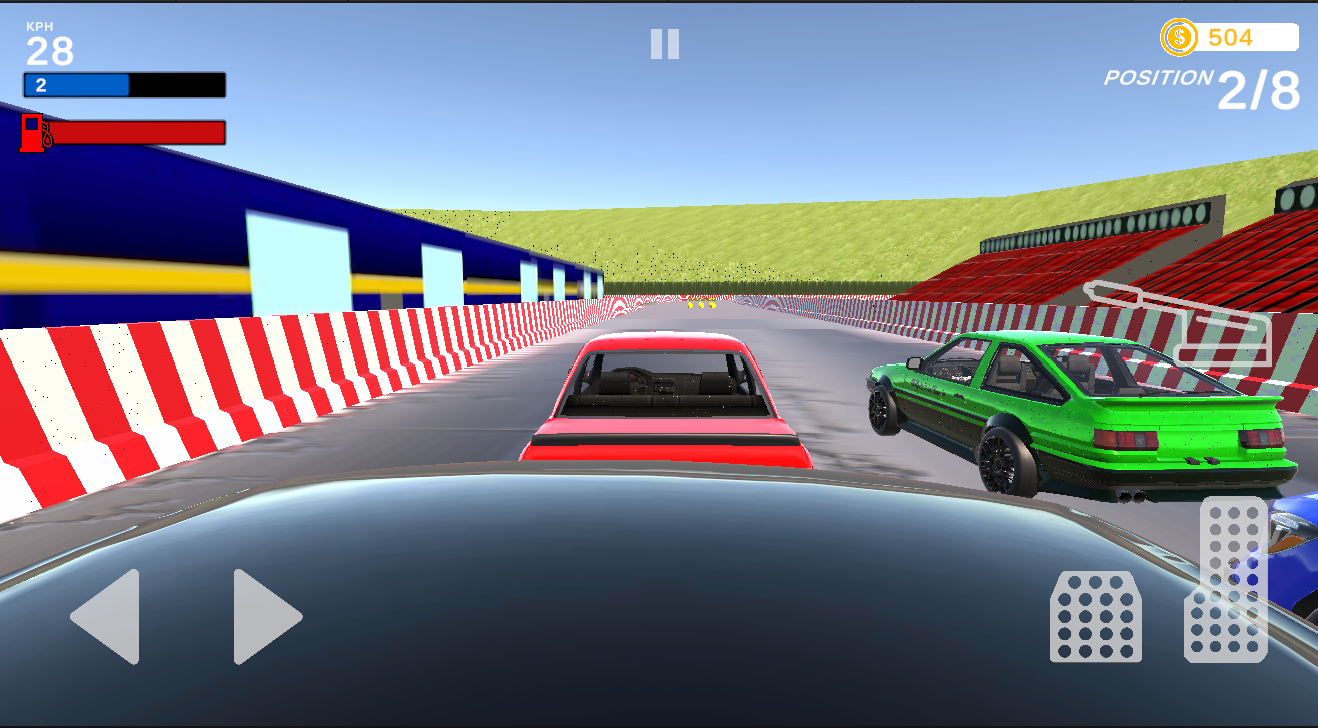Screen dimensions: 1318x728
Task: Pause the race with the pause control
Action: 664,43
